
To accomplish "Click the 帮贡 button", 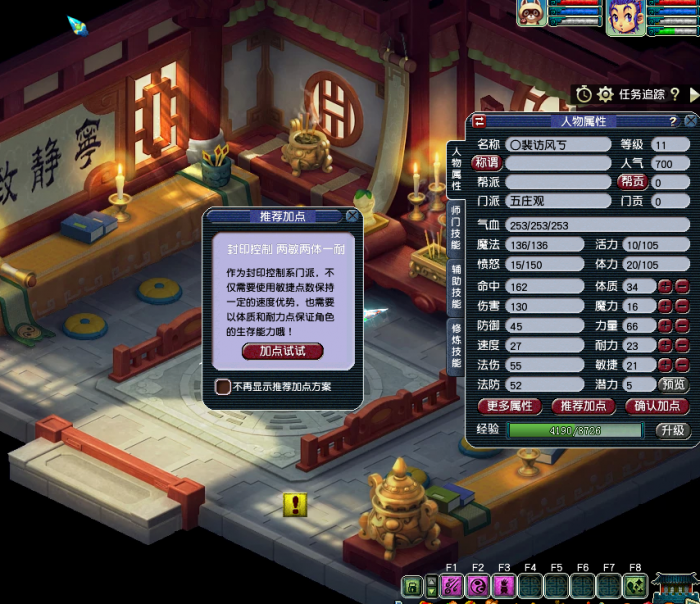I will coord(632,182).
